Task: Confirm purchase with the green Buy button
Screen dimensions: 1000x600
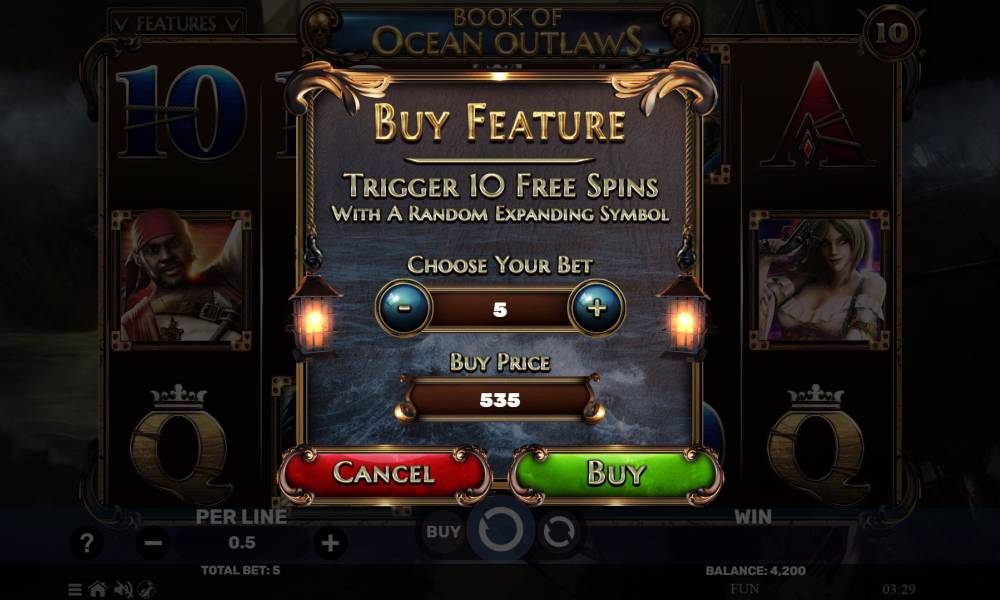Action: coord(615,472)
